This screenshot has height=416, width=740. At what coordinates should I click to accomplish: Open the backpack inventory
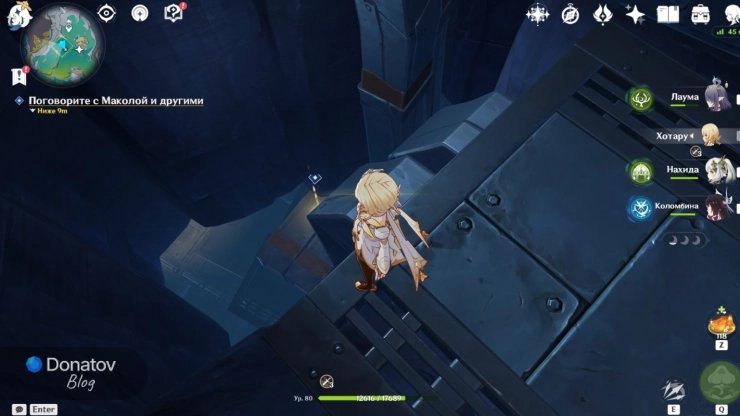click(x=700, y=14)
